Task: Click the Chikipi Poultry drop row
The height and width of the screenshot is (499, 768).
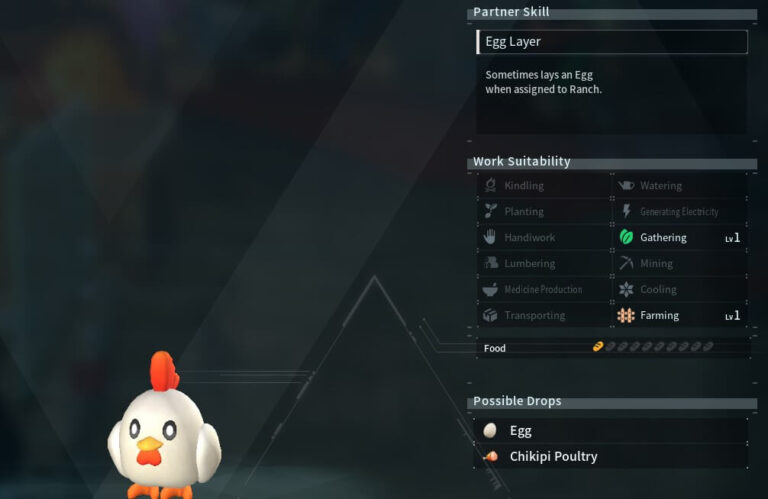Action: click(x=611, y=457)
